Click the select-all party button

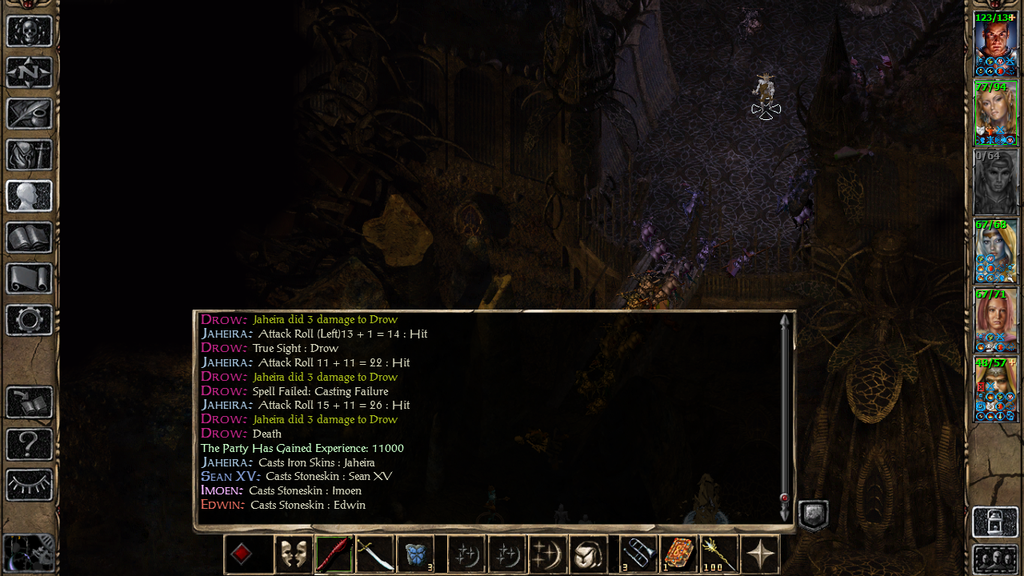coord(995,558)
